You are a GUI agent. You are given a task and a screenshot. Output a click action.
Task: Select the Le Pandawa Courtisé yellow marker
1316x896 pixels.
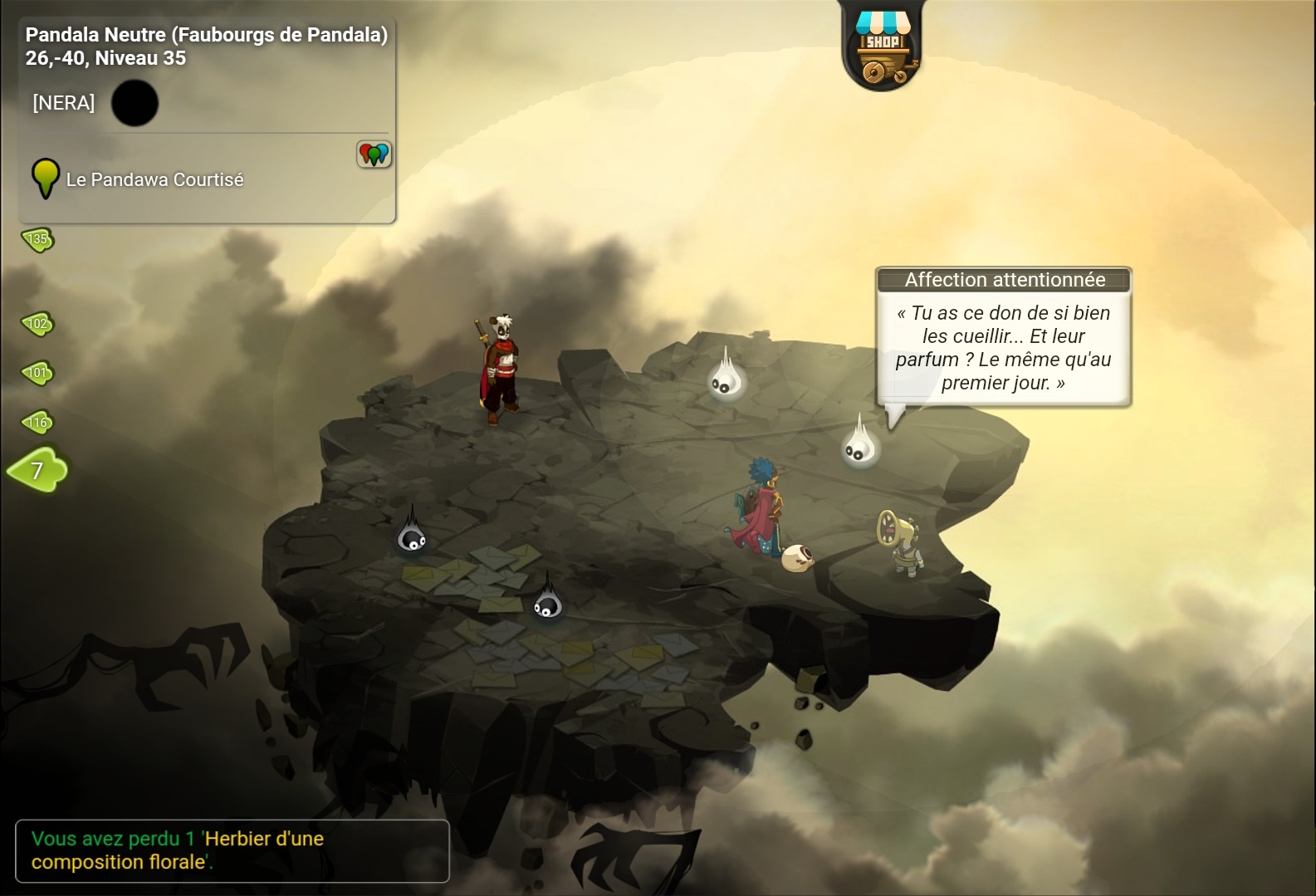(x=45, y=178)
